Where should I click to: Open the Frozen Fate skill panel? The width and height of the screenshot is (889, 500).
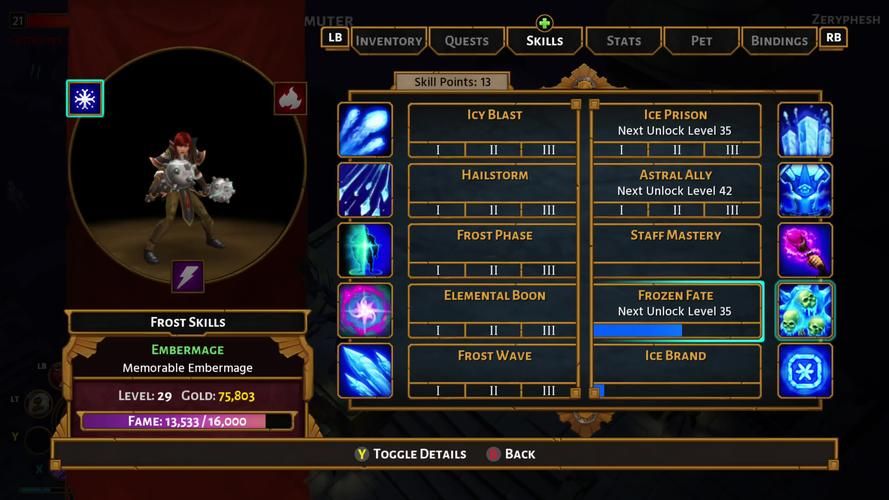[676, 311]
